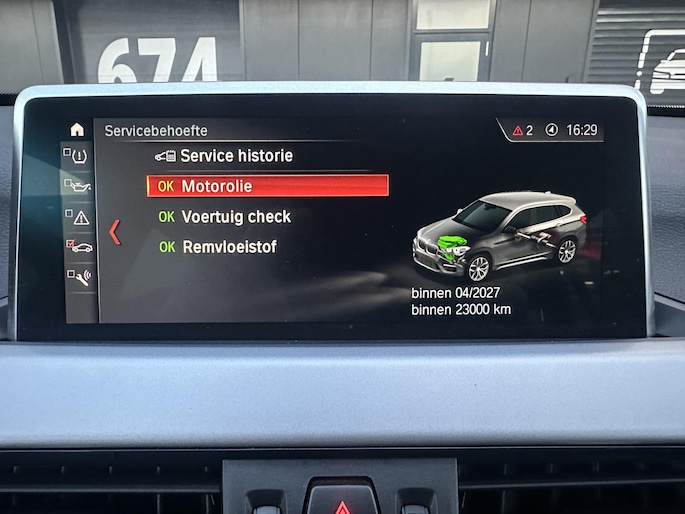This screenshot has height=514, width=685.
Task: Open the tire pressure monitor icon
Action: 78,156
